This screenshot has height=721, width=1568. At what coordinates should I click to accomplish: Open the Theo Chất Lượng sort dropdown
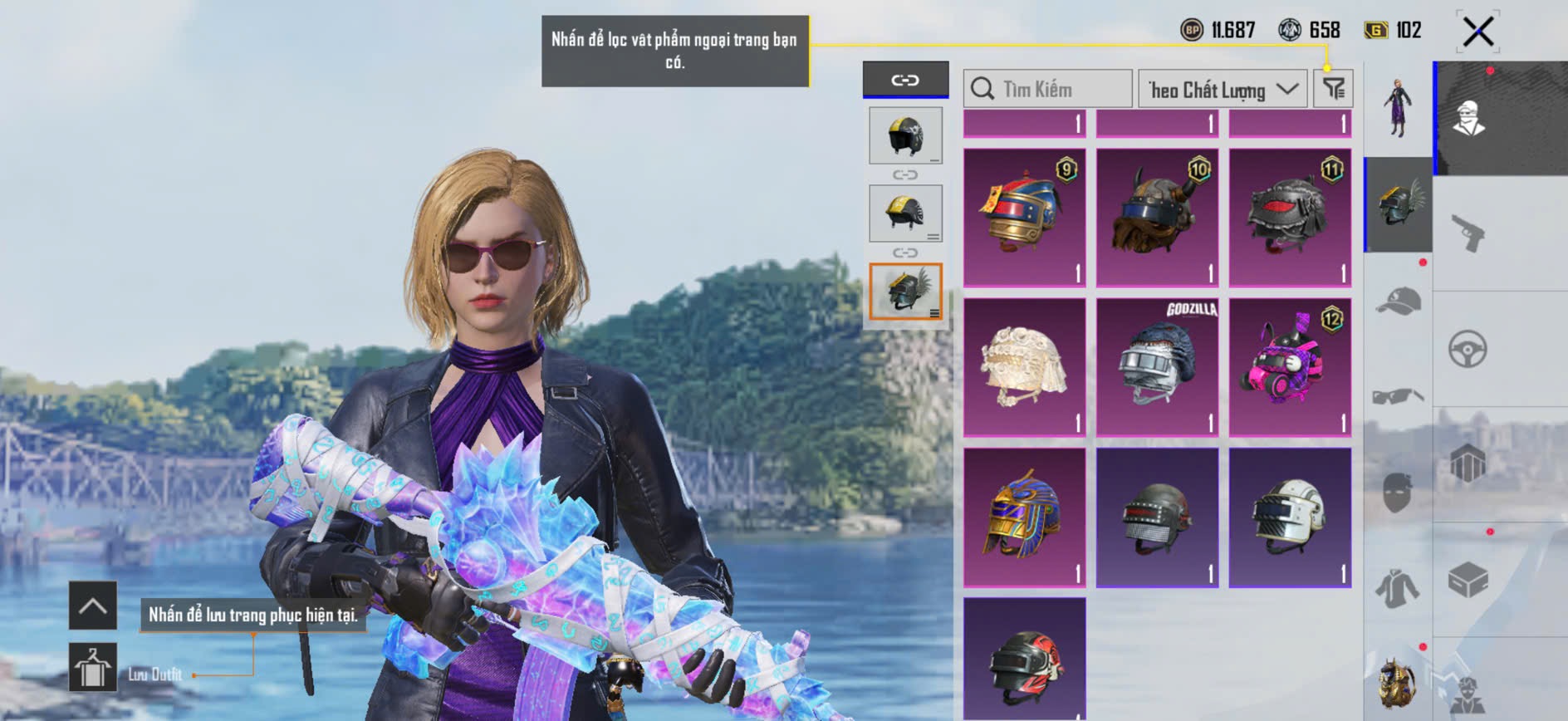(x=1223, y=89)
